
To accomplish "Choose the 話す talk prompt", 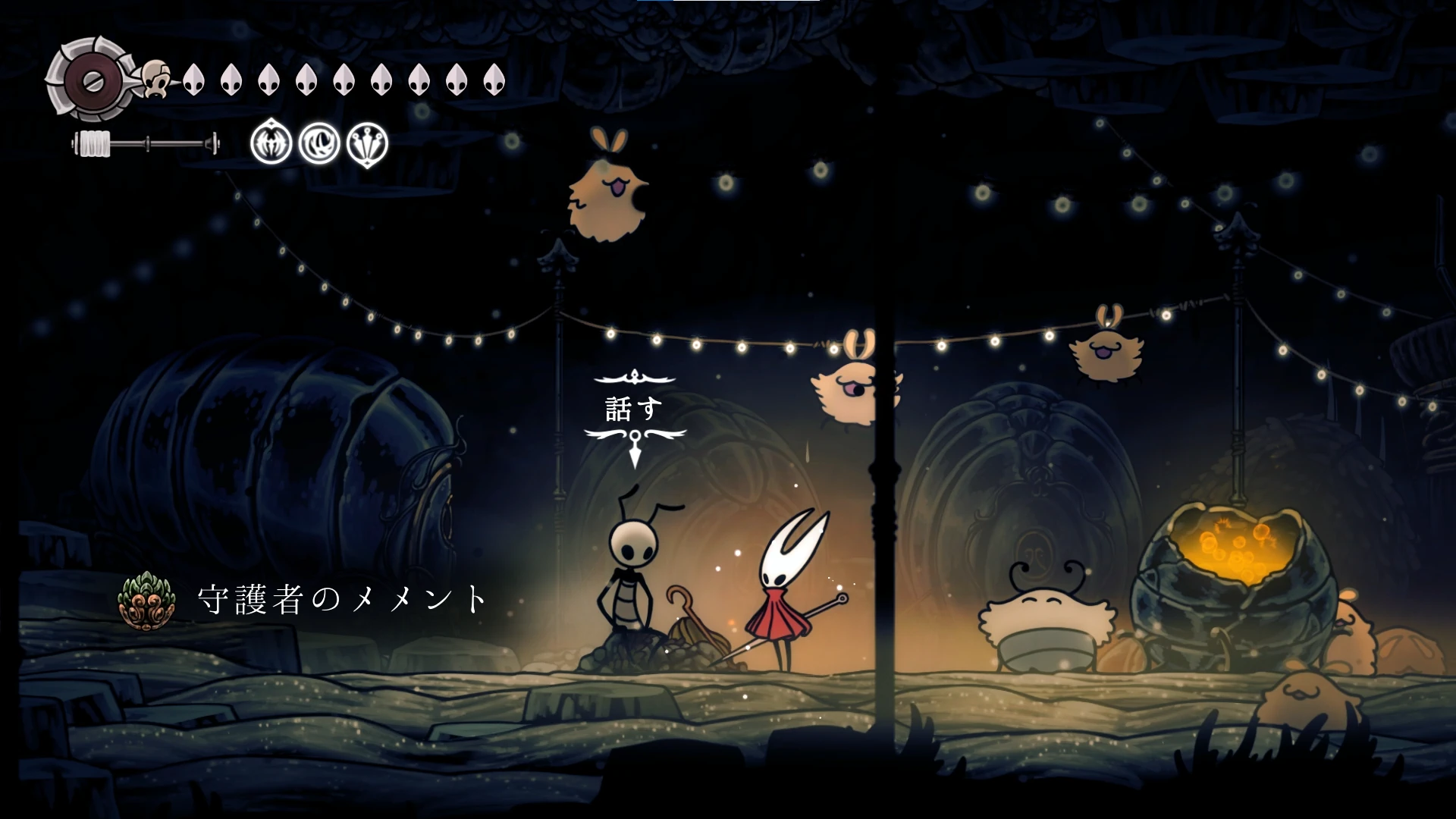I will pyautogui.click(x=634, y=409).
